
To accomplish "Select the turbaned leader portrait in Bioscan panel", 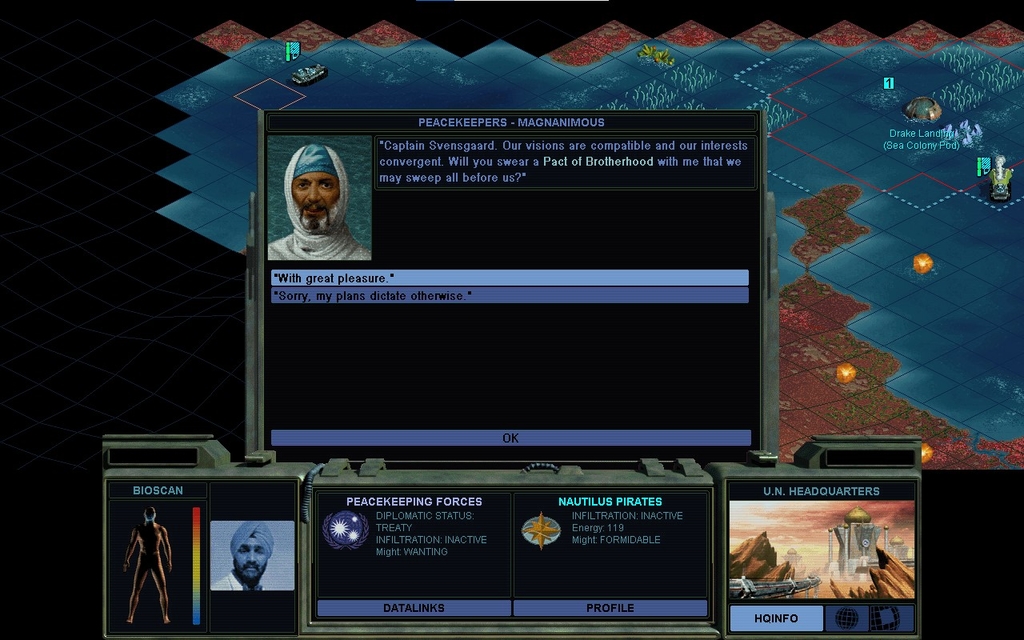I will pos(252,555).
